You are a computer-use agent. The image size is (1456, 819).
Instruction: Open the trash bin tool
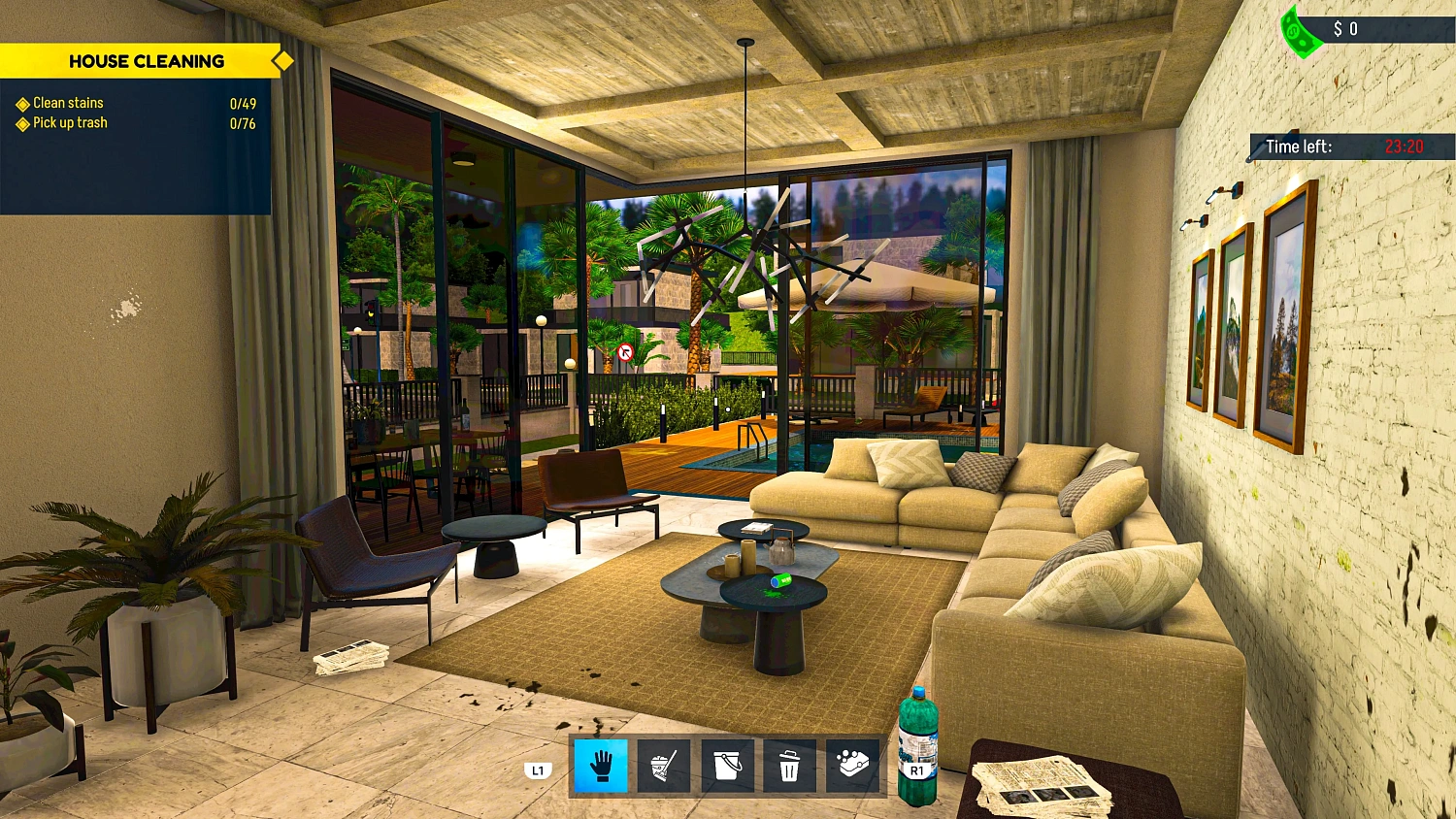789,766
